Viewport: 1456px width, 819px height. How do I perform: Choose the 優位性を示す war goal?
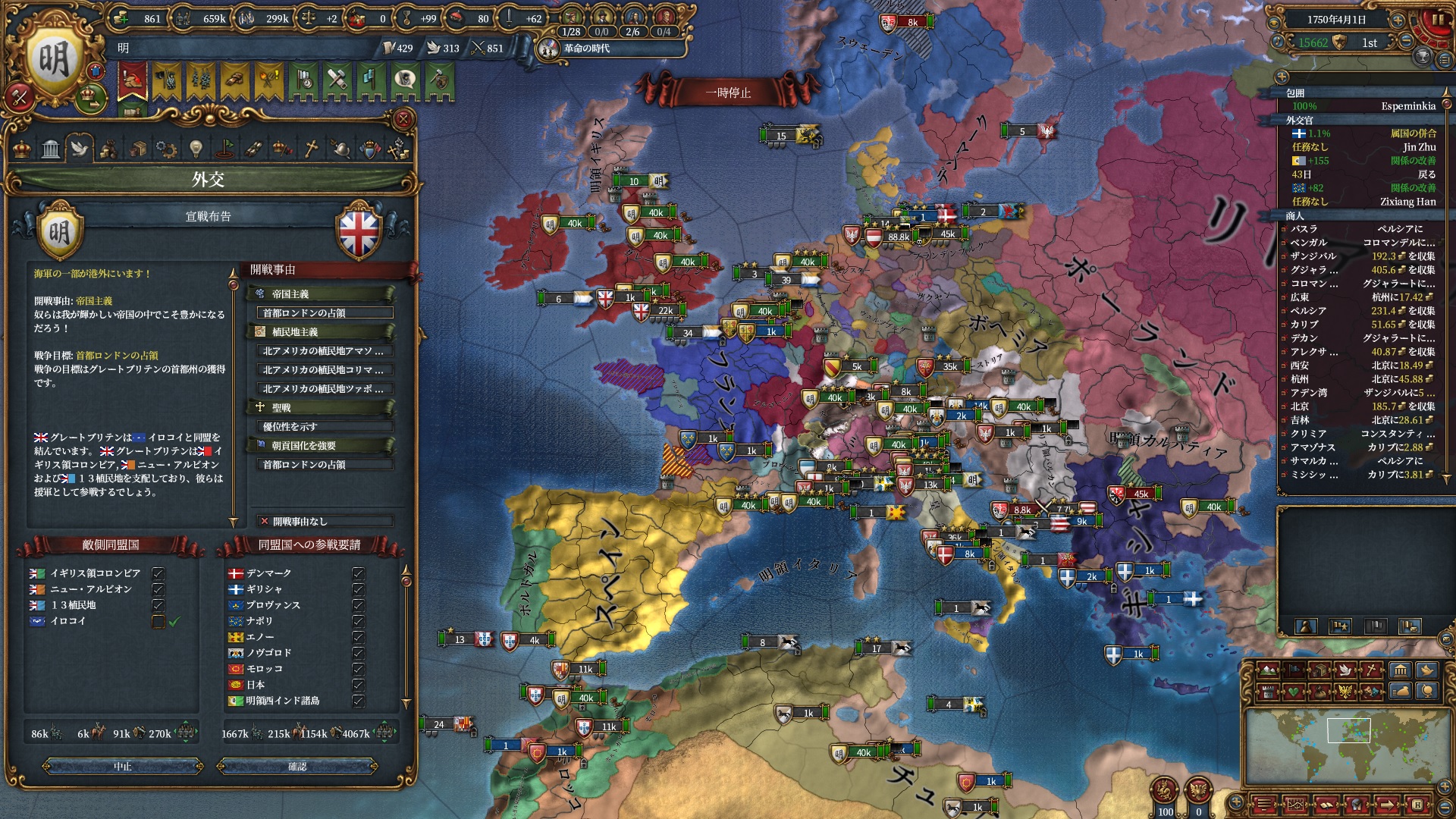tap(325, 427)
